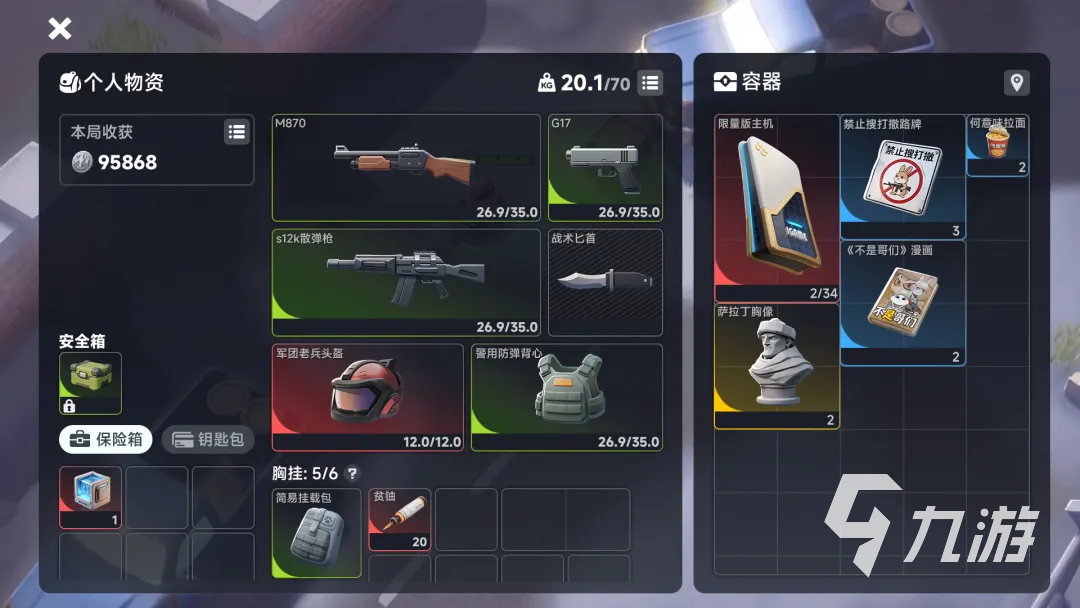Select the 警用防弹背心 armor slot
1080x608 pixels.
click(566, 397)
